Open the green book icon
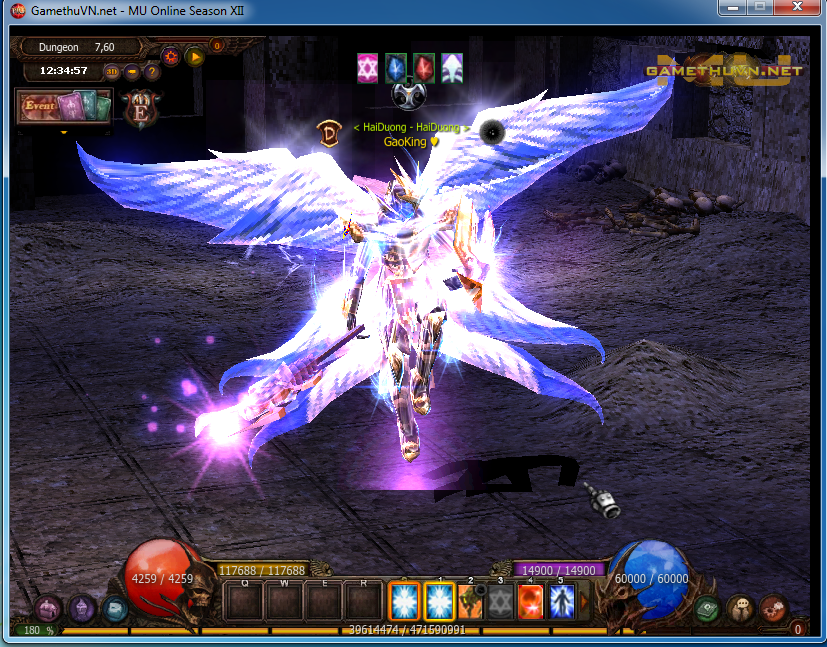This screenshot has width=827, height=647. [708, 608]
